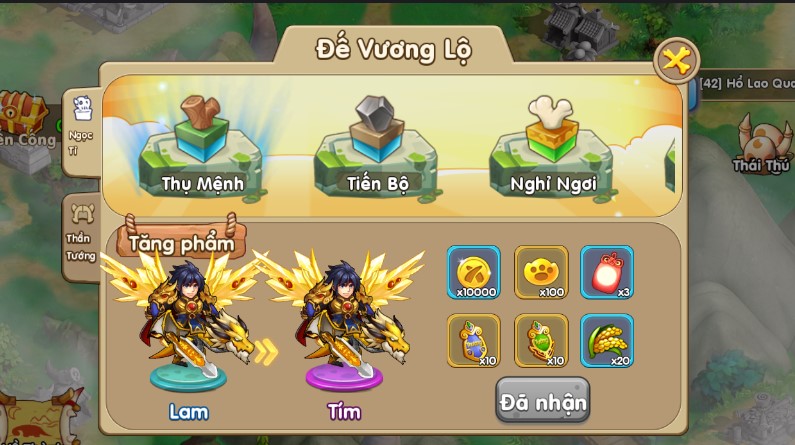This screenshot has height=445, width=795.
Task: Click the Đã nhận button
Action: [542, 401]
